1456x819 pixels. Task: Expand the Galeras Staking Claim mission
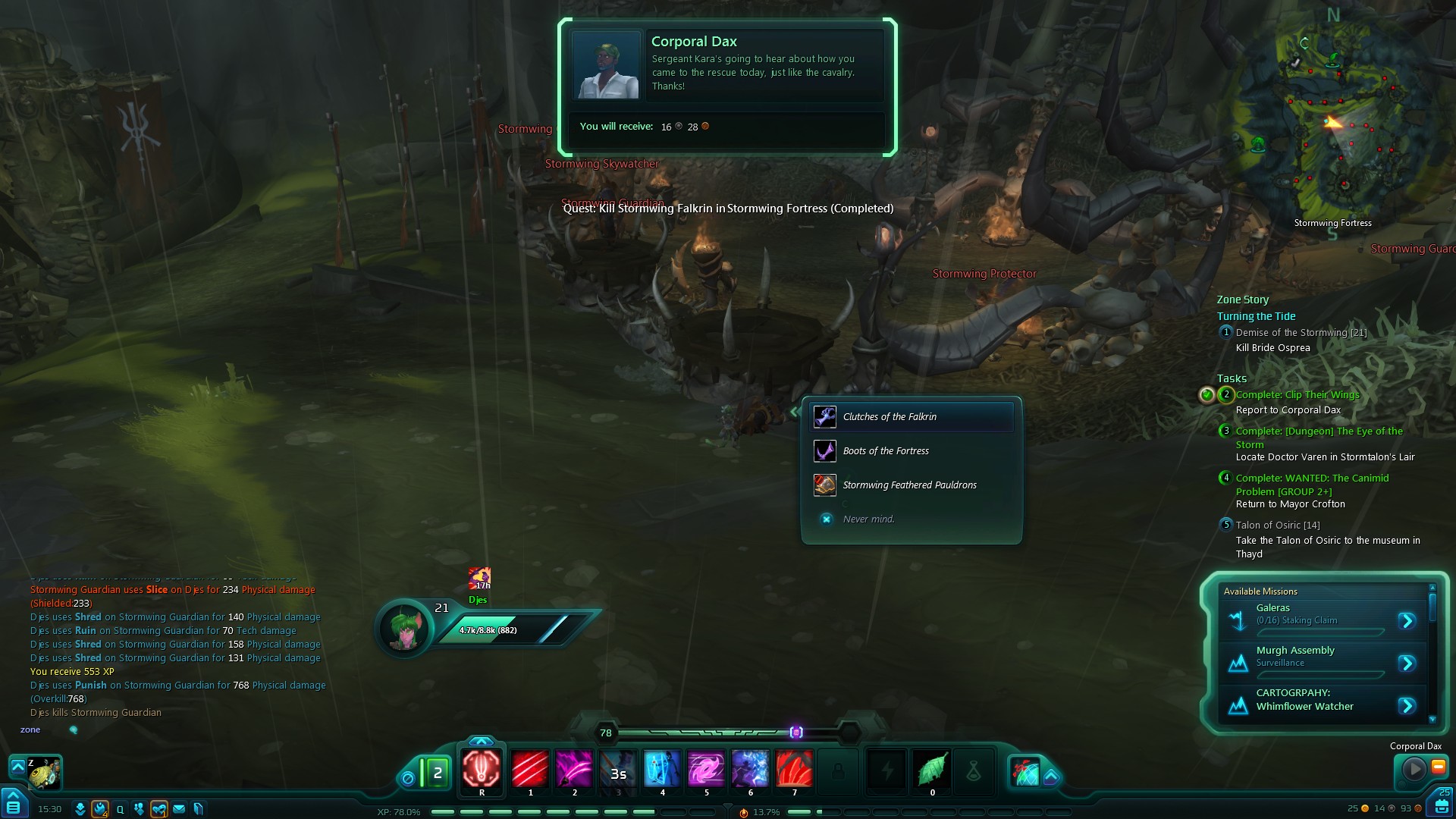coord(1407,621)
